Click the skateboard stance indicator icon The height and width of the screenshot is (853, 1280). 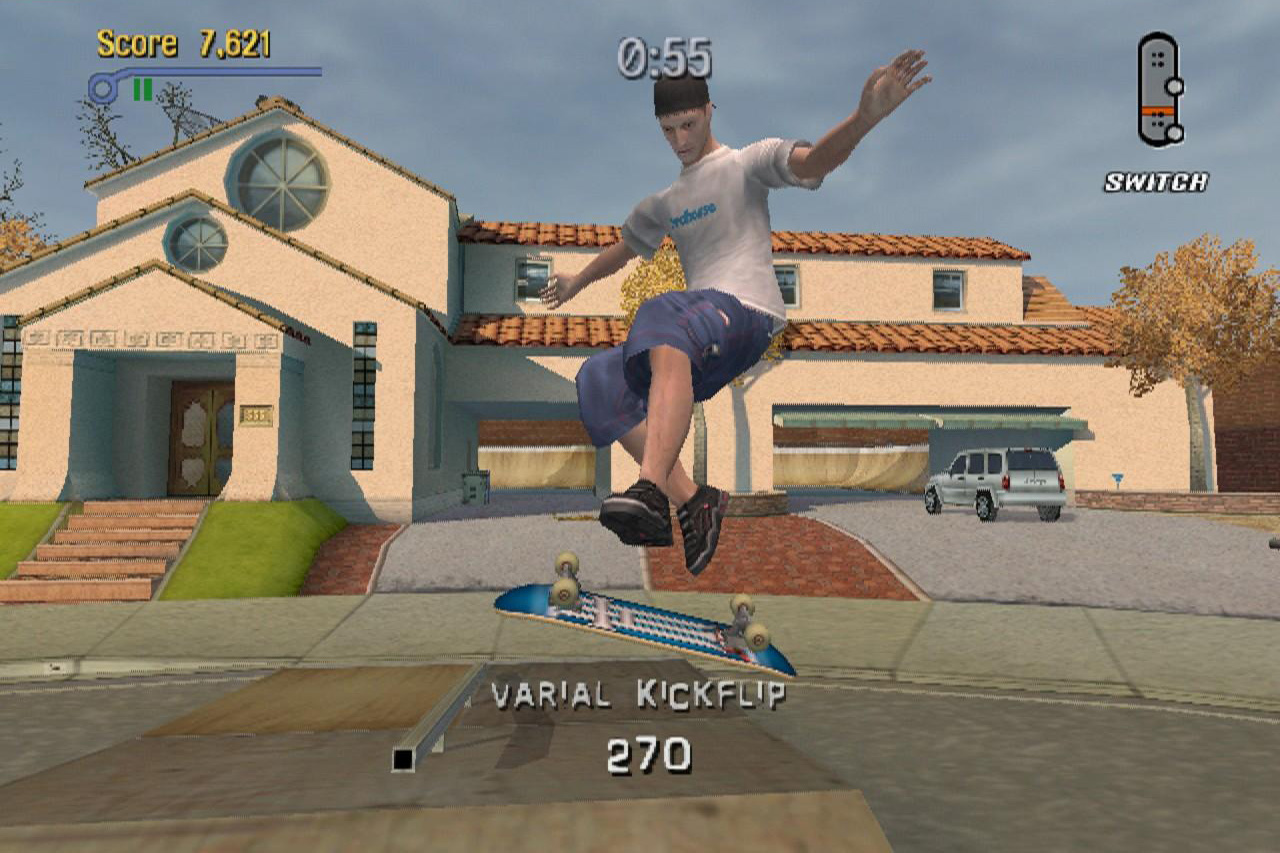(1160, 90)
